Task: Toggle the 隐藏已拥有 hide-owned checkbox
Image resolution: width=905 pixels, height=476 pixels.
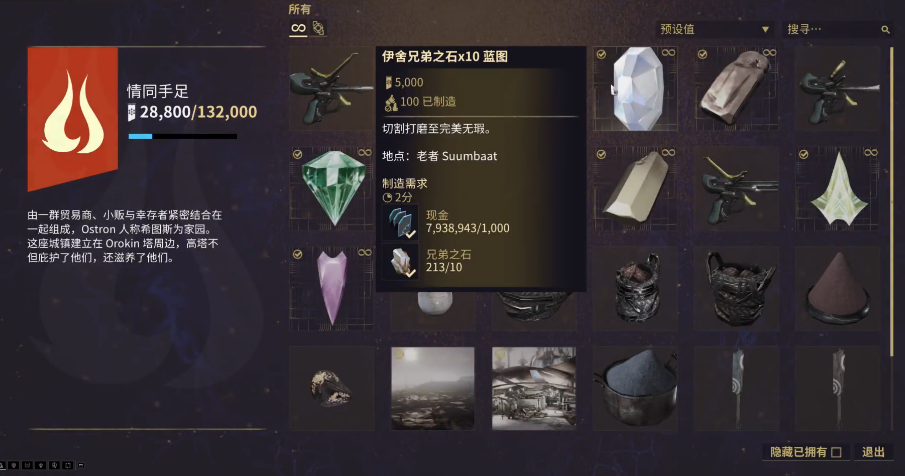Action: pyautogui.click(x=836, y=452)
